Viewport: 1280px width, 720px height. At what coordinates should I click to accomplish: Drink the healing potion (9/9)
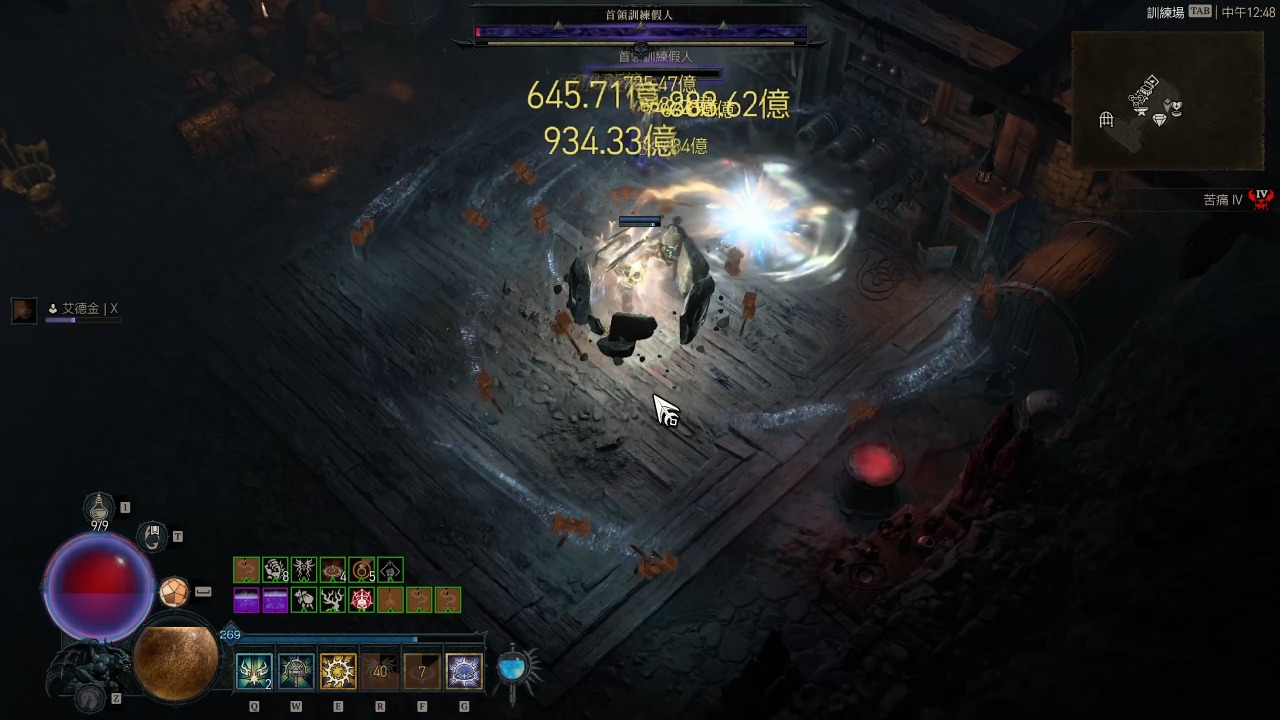[x=99, y=508]
